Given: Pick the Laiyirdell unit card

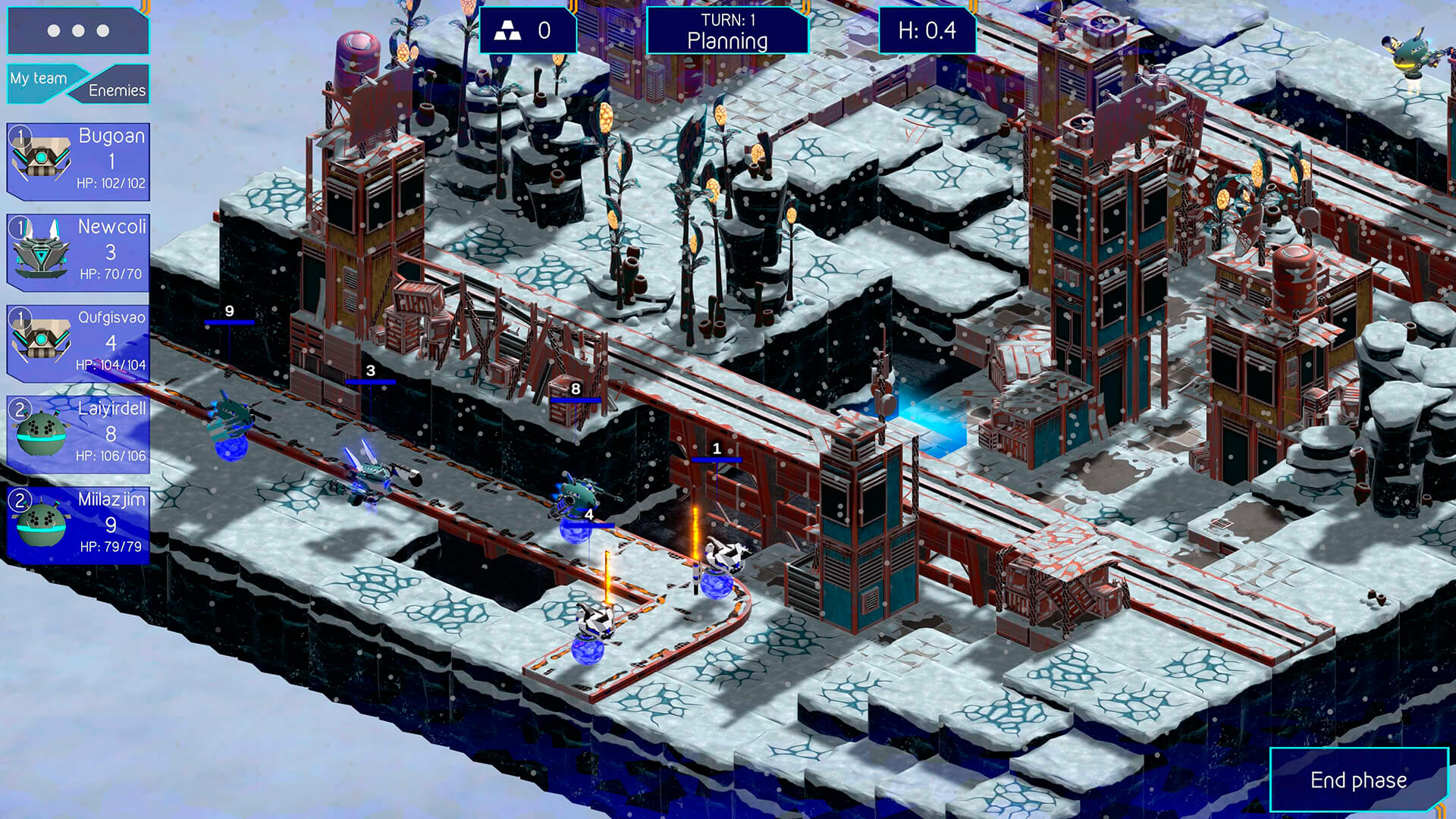Looking at the screenshot, I should pos(78,434).
